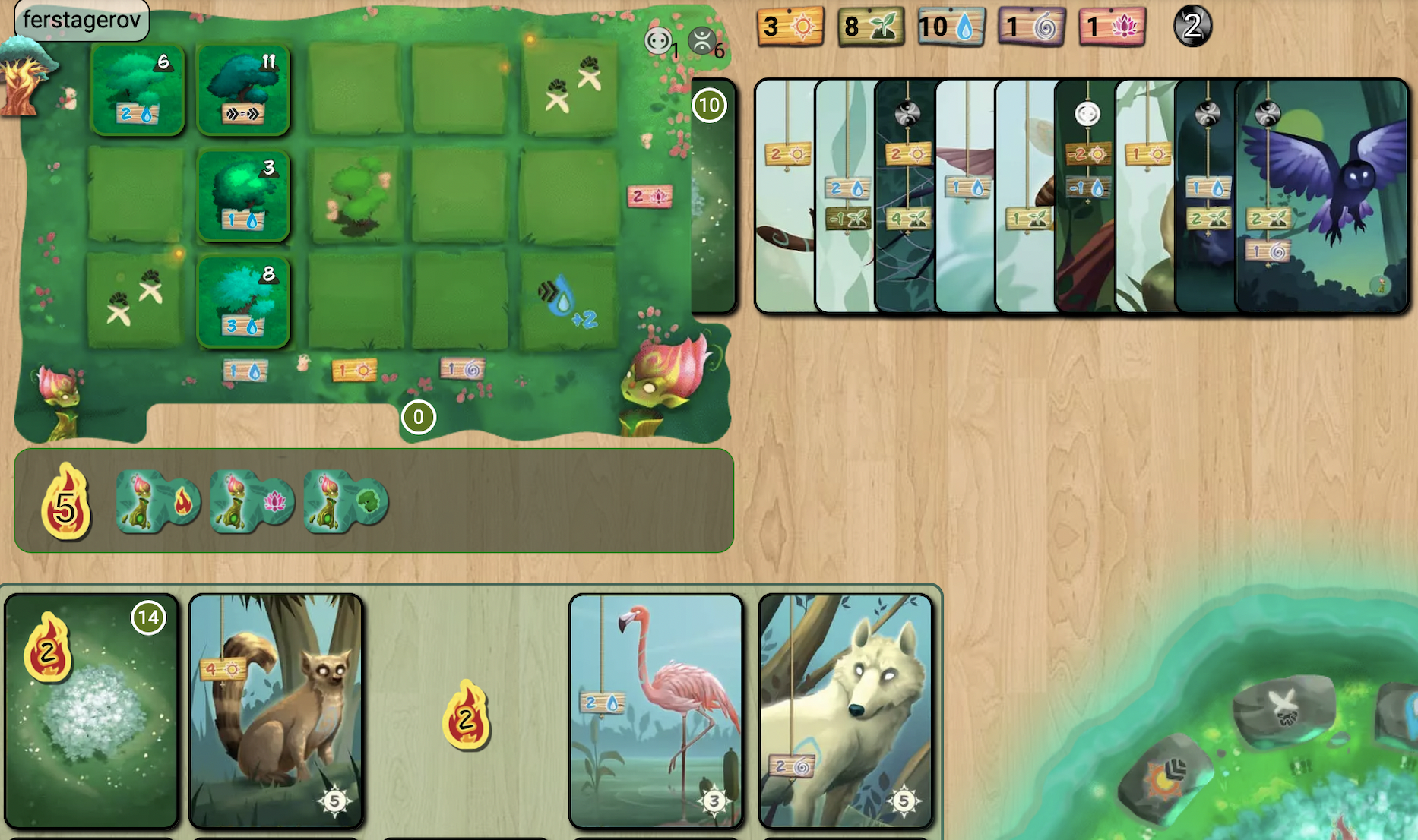Screen dimensions: 1418x840
Task: Click the tree tile valued 11
Action: tap(243, 89)
